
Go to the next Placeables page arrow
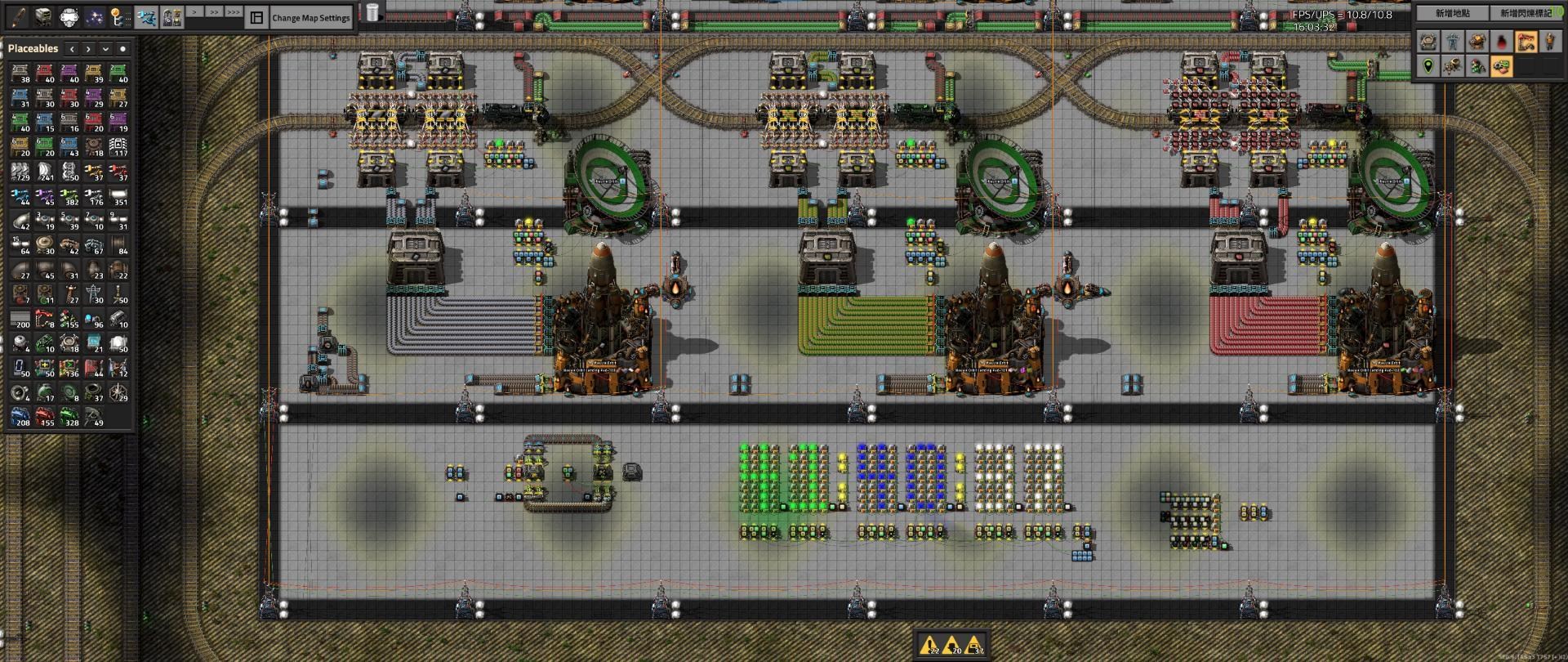click(x=88, y=49)
